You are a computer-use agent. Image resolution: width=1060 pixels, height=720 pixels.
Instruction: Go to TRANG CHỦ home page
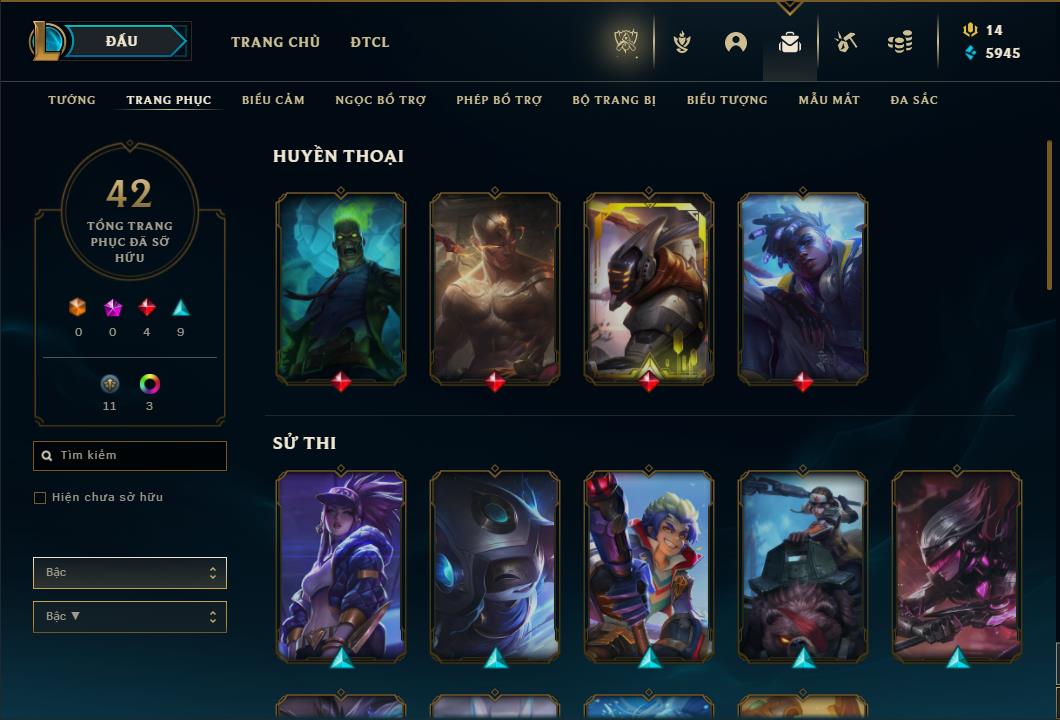(275, 42)
